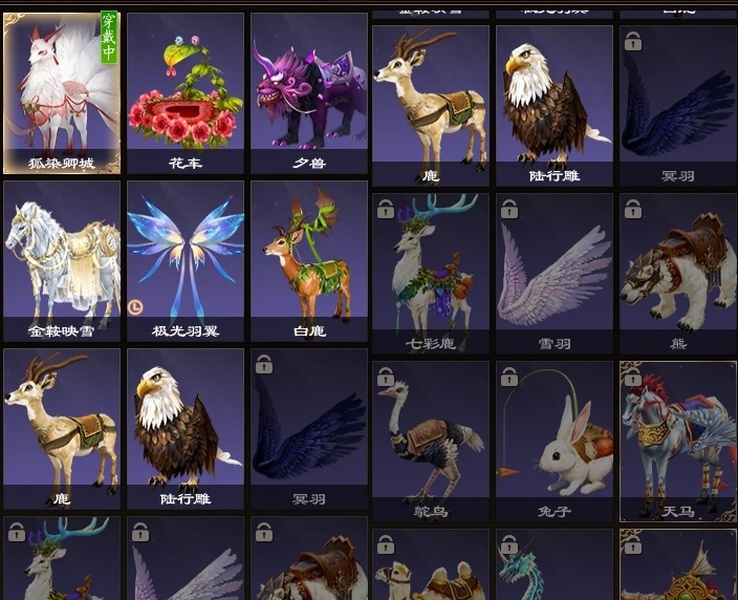
Task: Click the 白鹿 deer mount card
Action: pyautogui.click(x=309, y=260)
